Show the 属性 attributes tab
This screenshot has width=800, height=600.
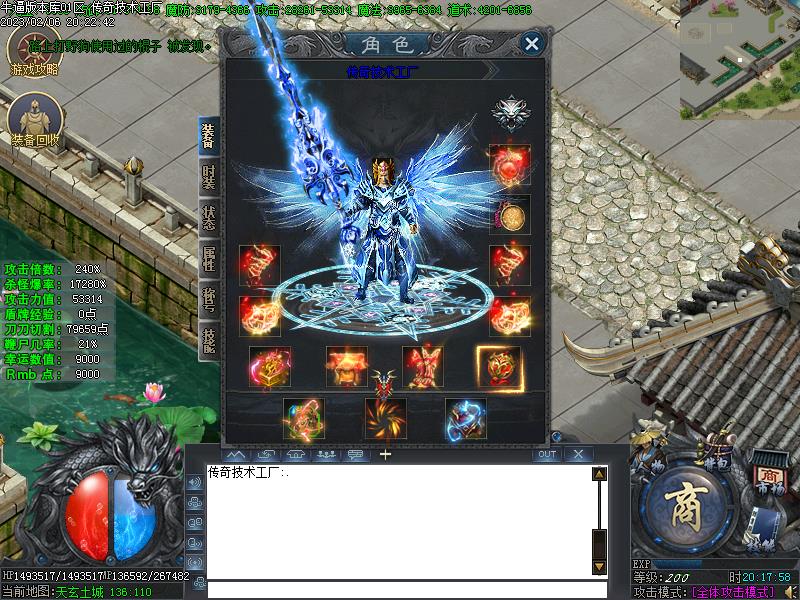(208, 256)
